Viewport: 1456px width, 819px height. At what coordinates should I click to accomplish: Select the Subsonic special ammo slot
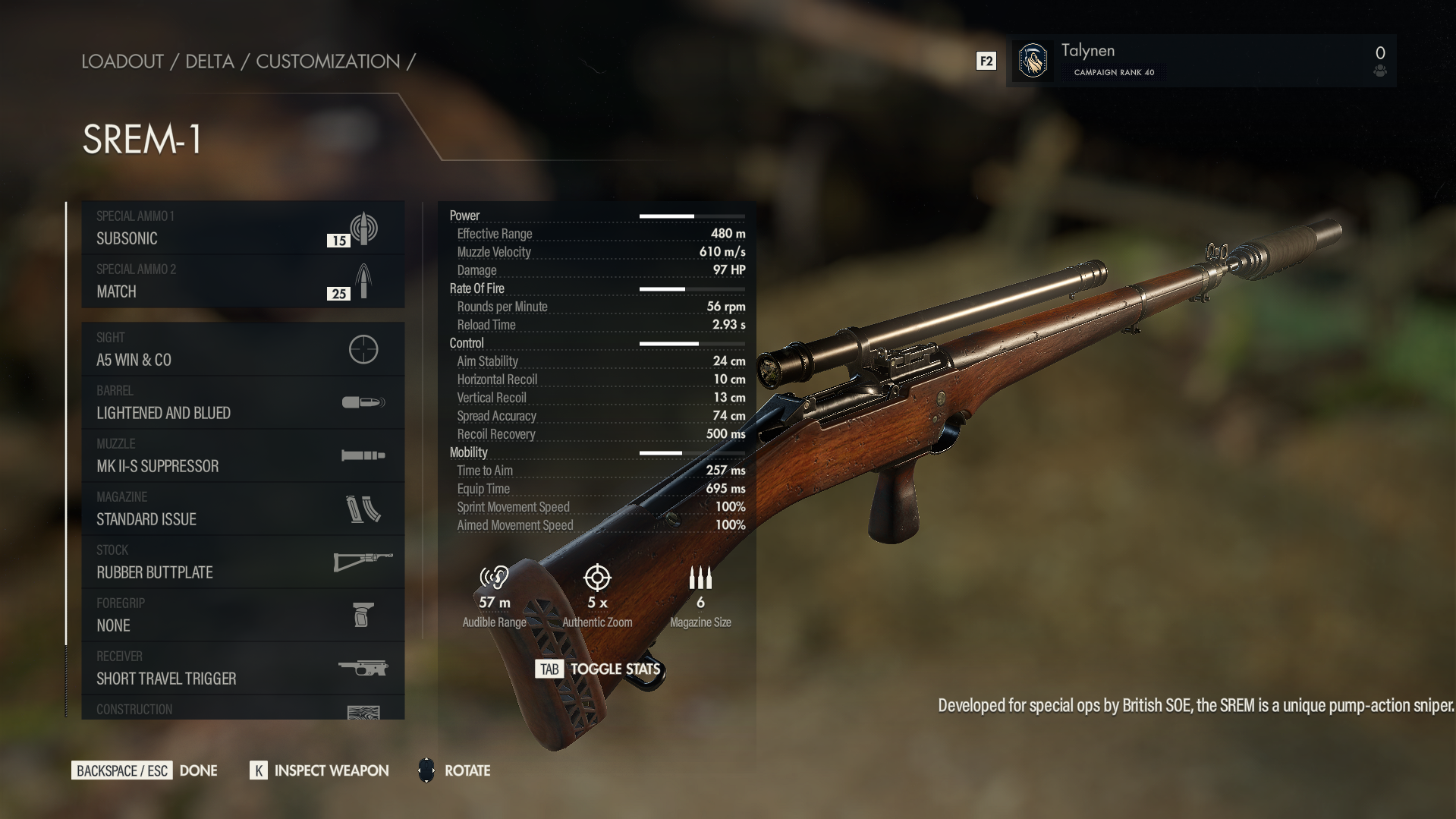point(243,228)
